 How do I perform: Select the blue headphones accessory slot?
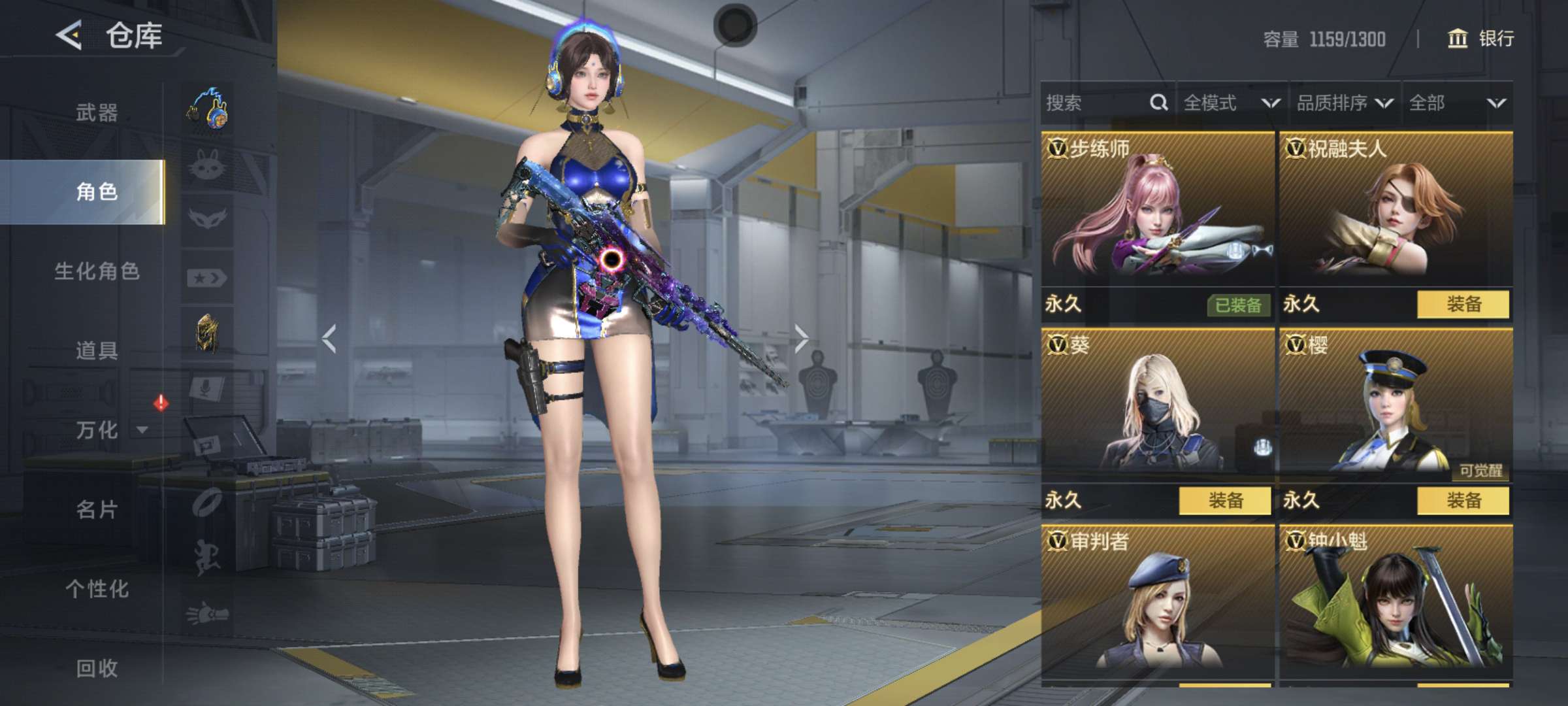click(x=208, y=109)
